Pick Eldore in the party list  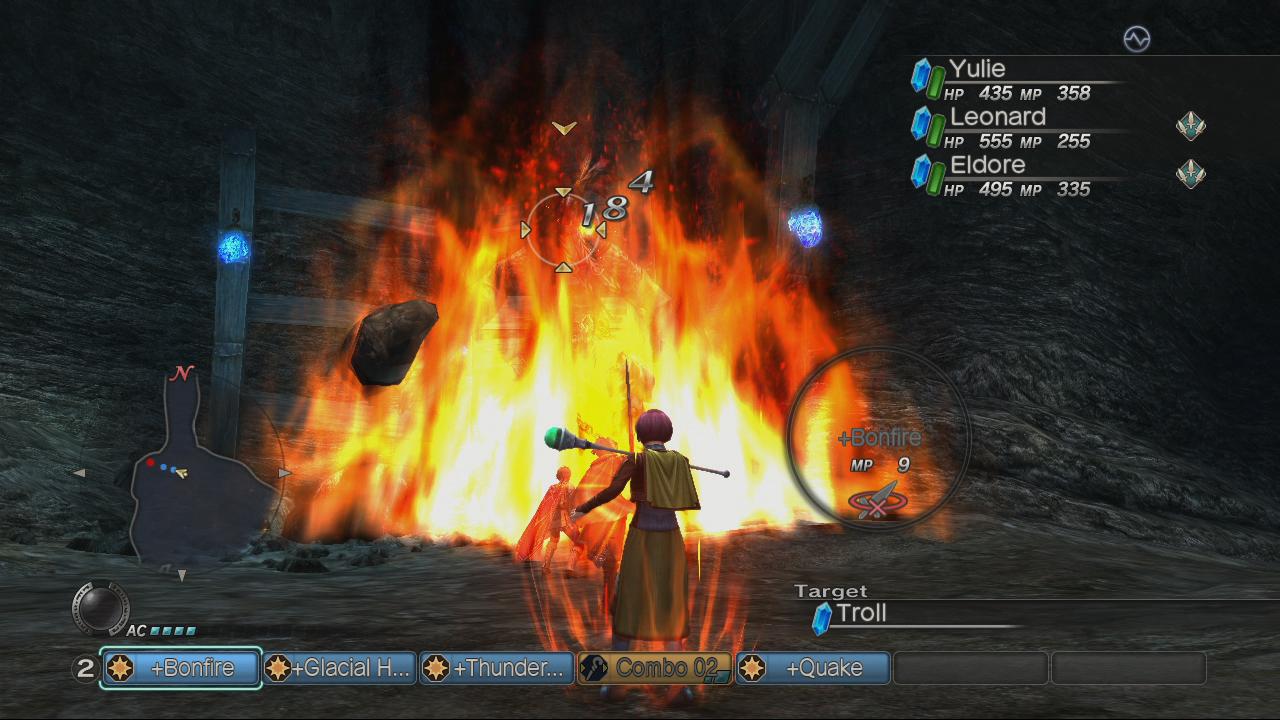(988, 165)
